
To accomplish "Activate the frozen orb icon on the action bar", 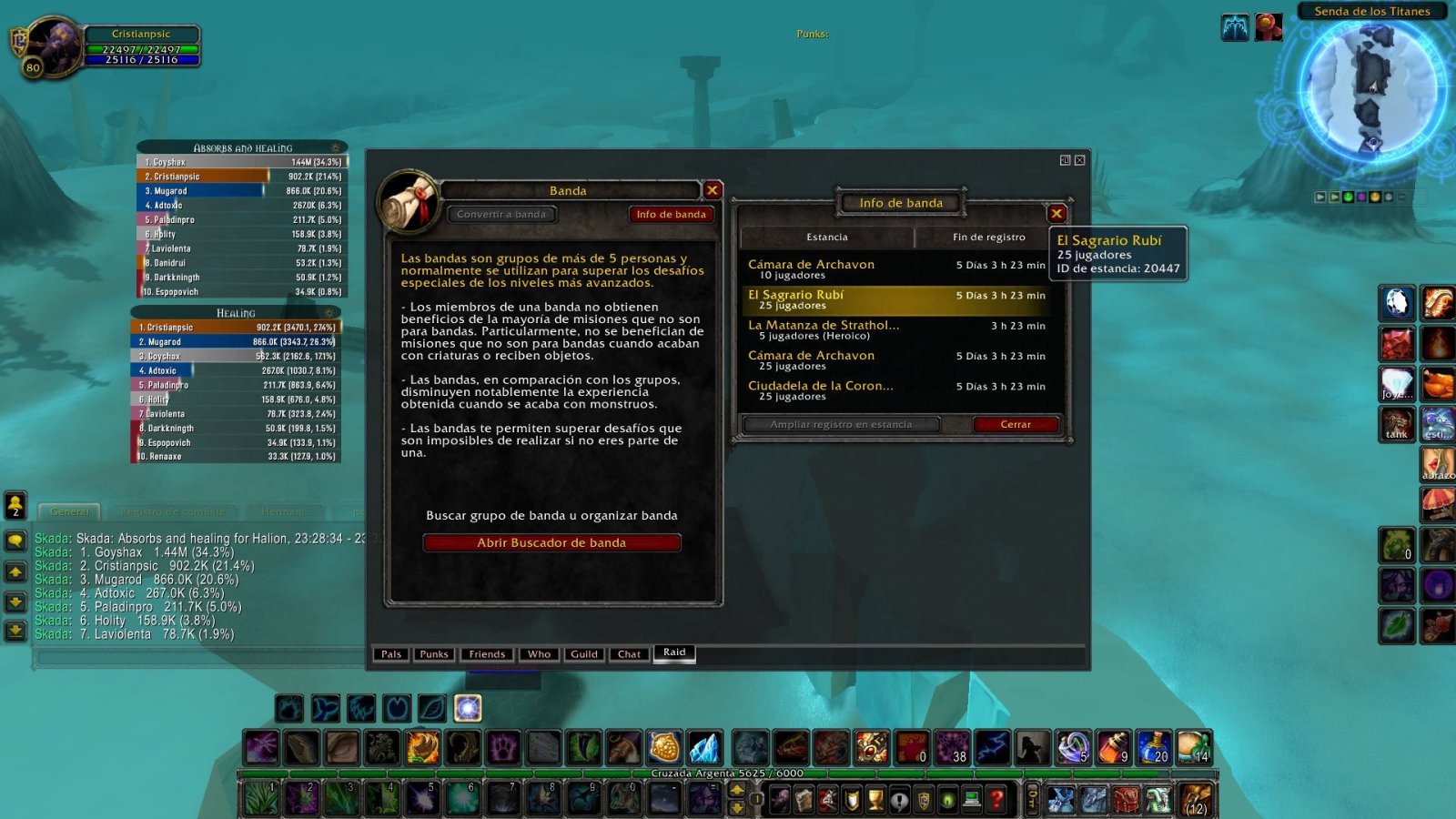I will pos(706,748).
